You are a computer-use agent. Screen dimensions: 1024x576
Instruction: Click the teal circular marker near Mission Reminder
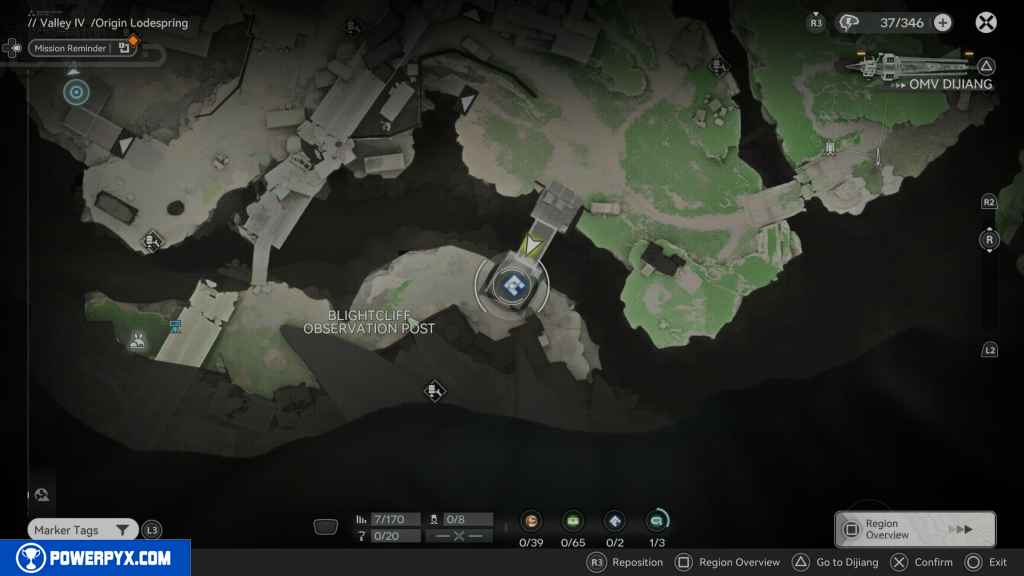pyautogui.click(x=76, y=93)
